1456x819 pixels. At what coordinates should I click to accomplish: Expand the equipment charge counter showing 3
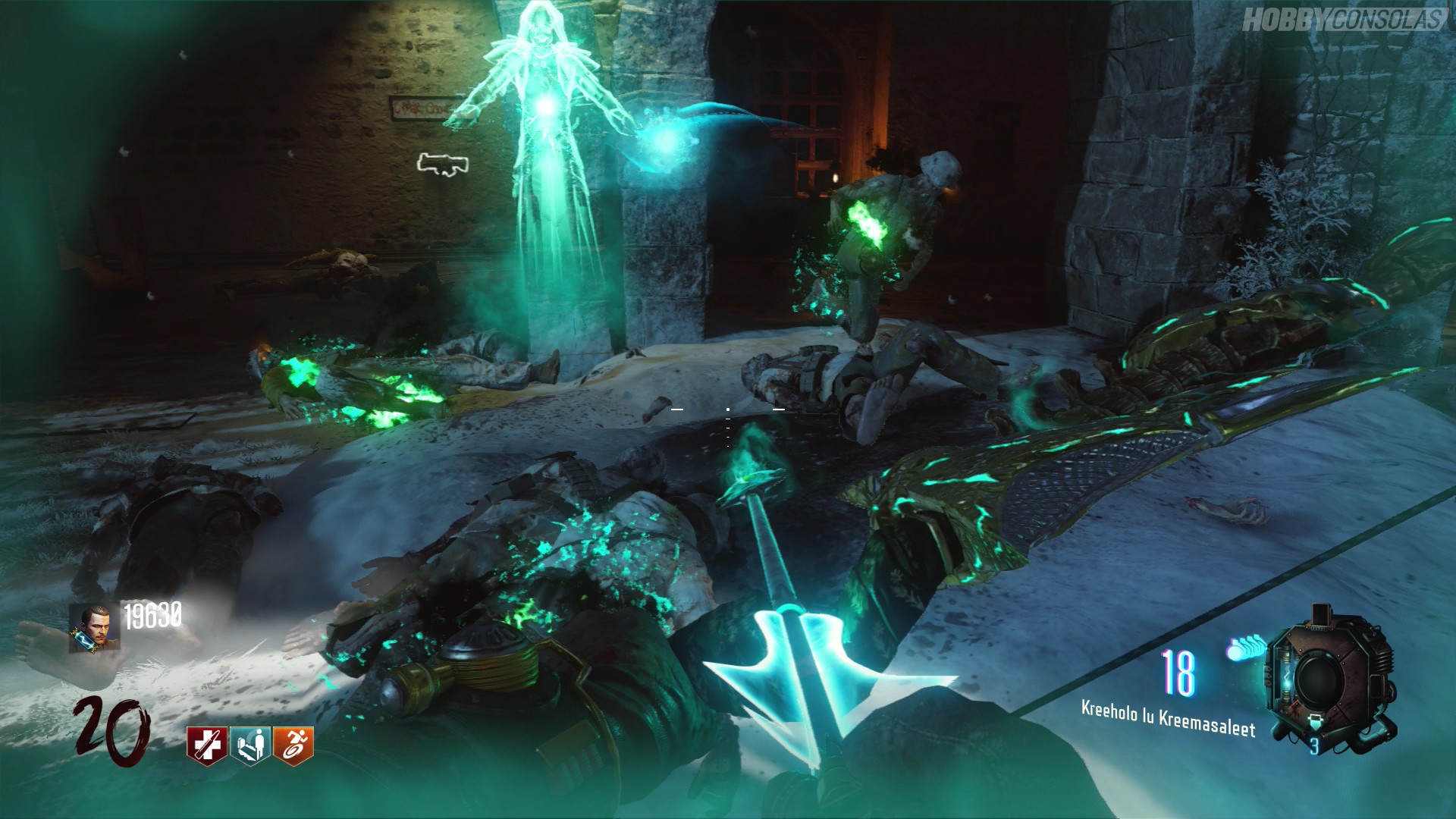[x=1314, y=747]
